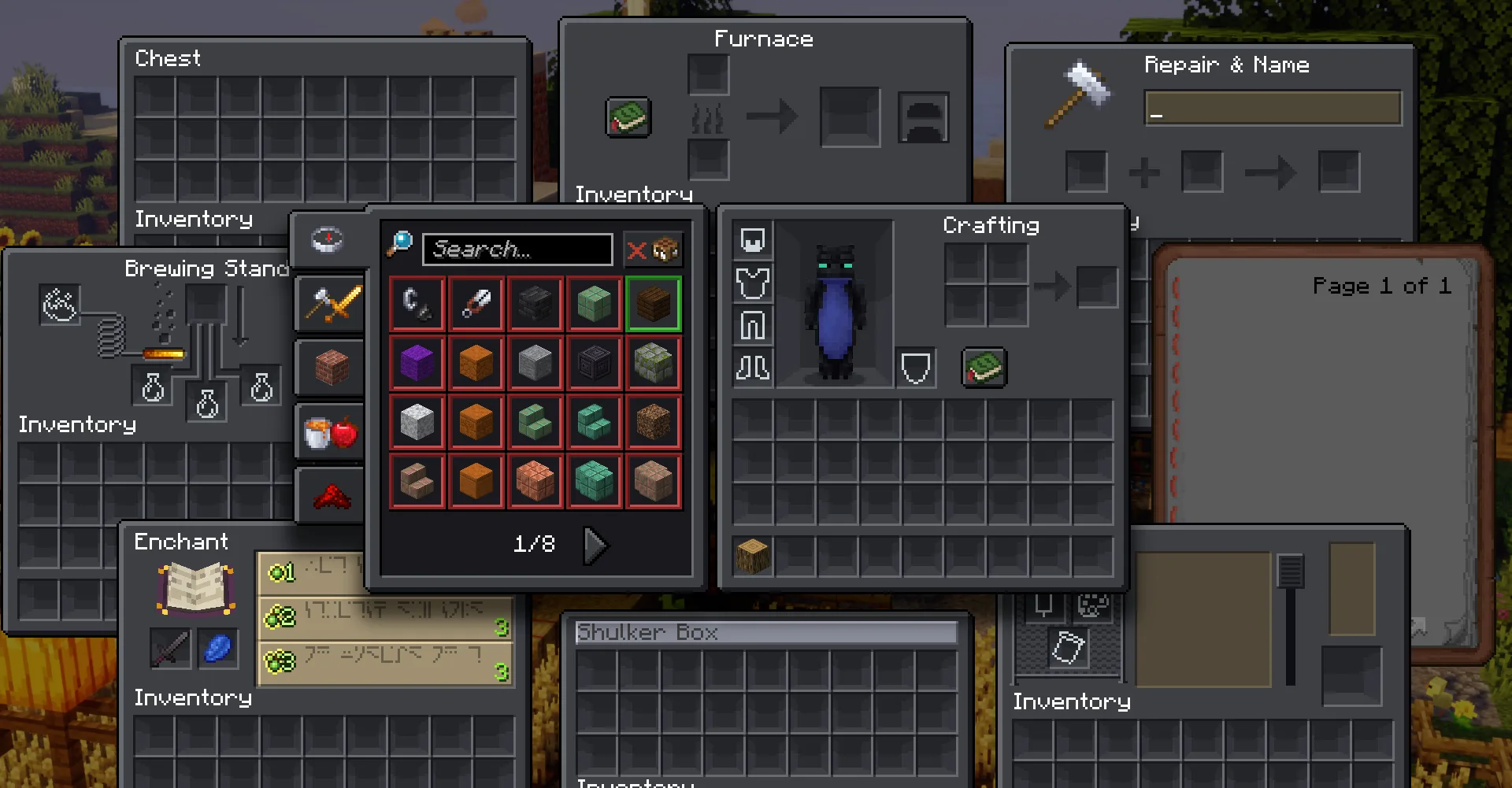Image resolution: width=1512 pixels, height=788 pixels.
Task: Click the magnifying glass search icon
Action: tap(401, 244)
